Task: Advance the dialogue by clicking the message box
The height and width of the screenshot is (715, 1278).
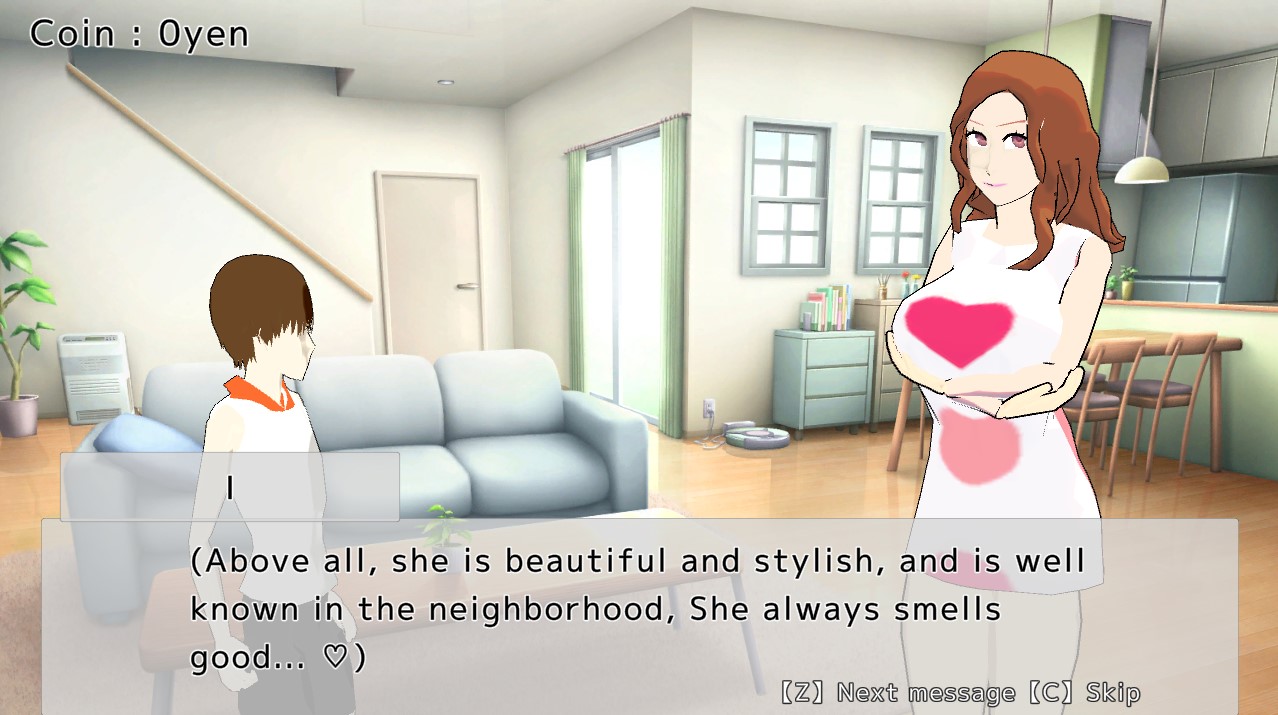Action: [638, 612]
